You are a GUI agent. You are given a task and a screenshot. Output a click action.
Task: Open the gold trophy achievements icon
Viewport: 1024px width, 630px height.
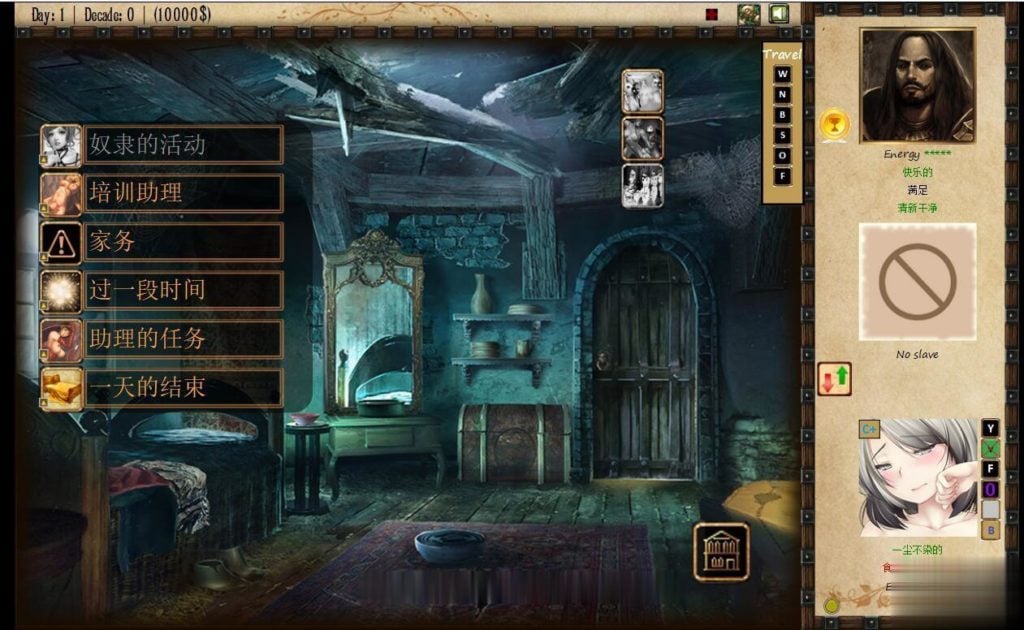click(832, 125)
